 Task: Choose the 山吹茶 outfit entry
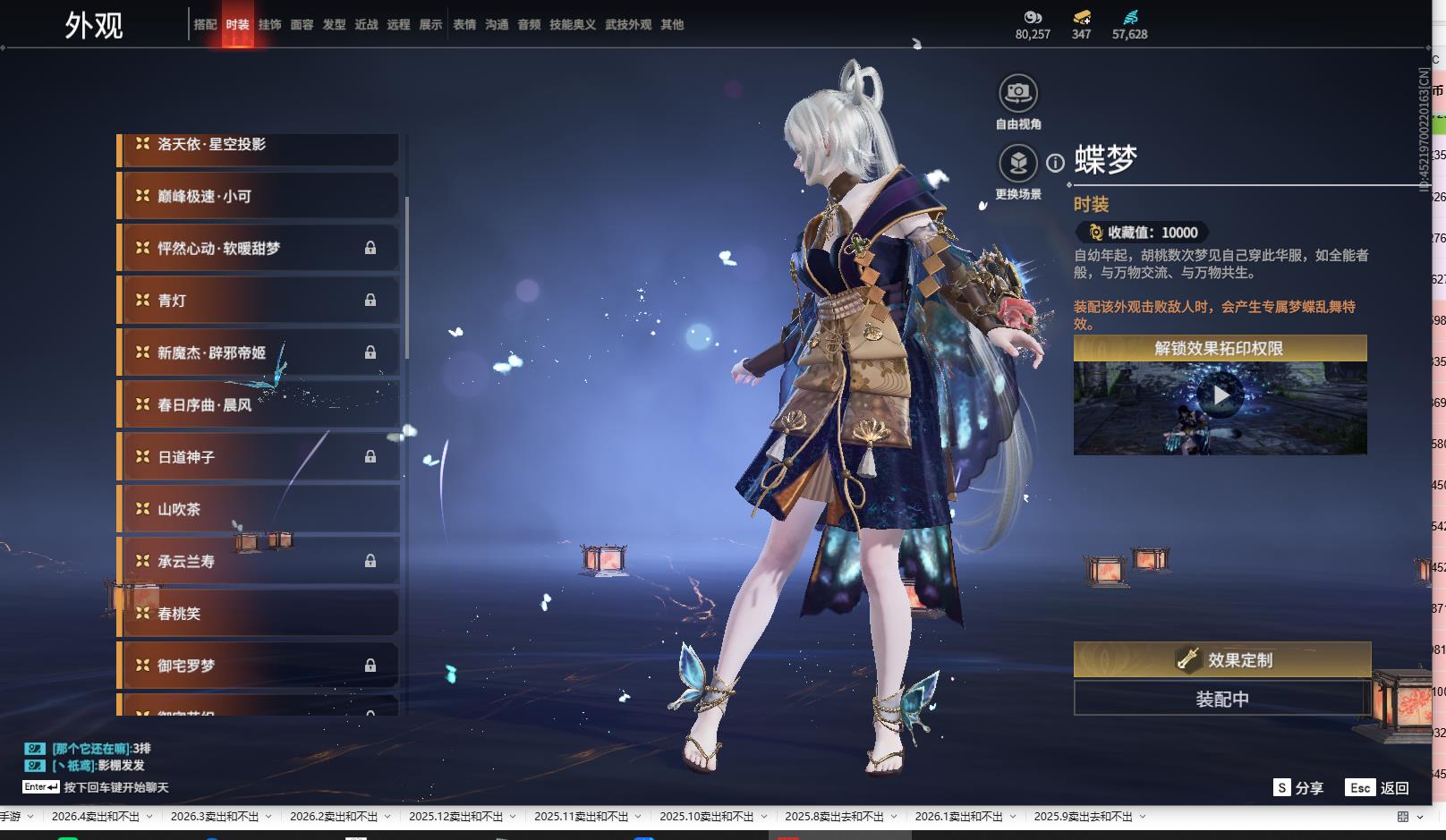coord(258,509)
